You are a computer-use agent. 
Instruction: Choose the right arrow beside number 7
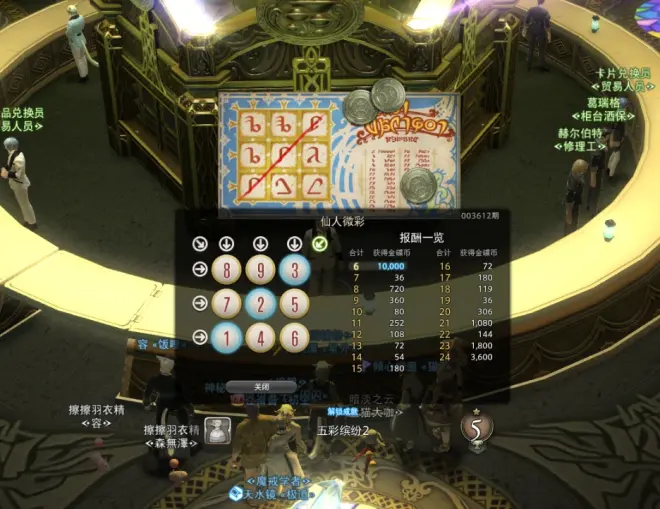click(200, 303)
